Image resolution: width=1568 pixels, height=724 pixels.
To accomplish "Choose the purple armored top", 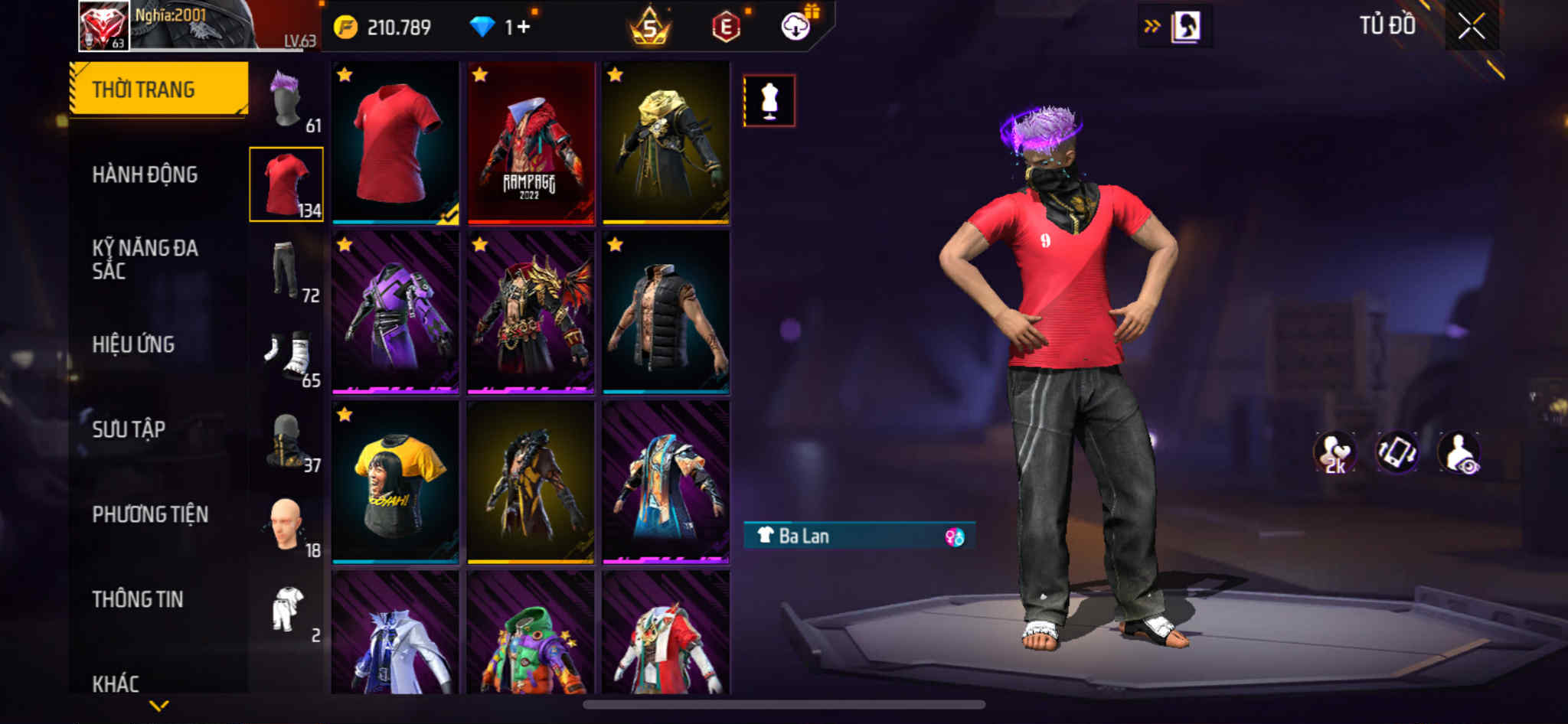I will pos(395,313).
